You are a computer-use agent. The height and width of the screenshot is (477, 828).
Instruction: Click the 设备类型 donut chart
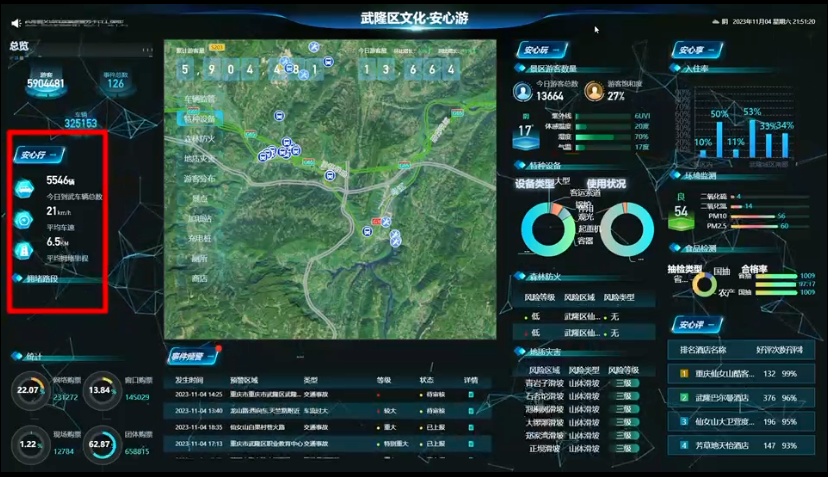(547, 229)
